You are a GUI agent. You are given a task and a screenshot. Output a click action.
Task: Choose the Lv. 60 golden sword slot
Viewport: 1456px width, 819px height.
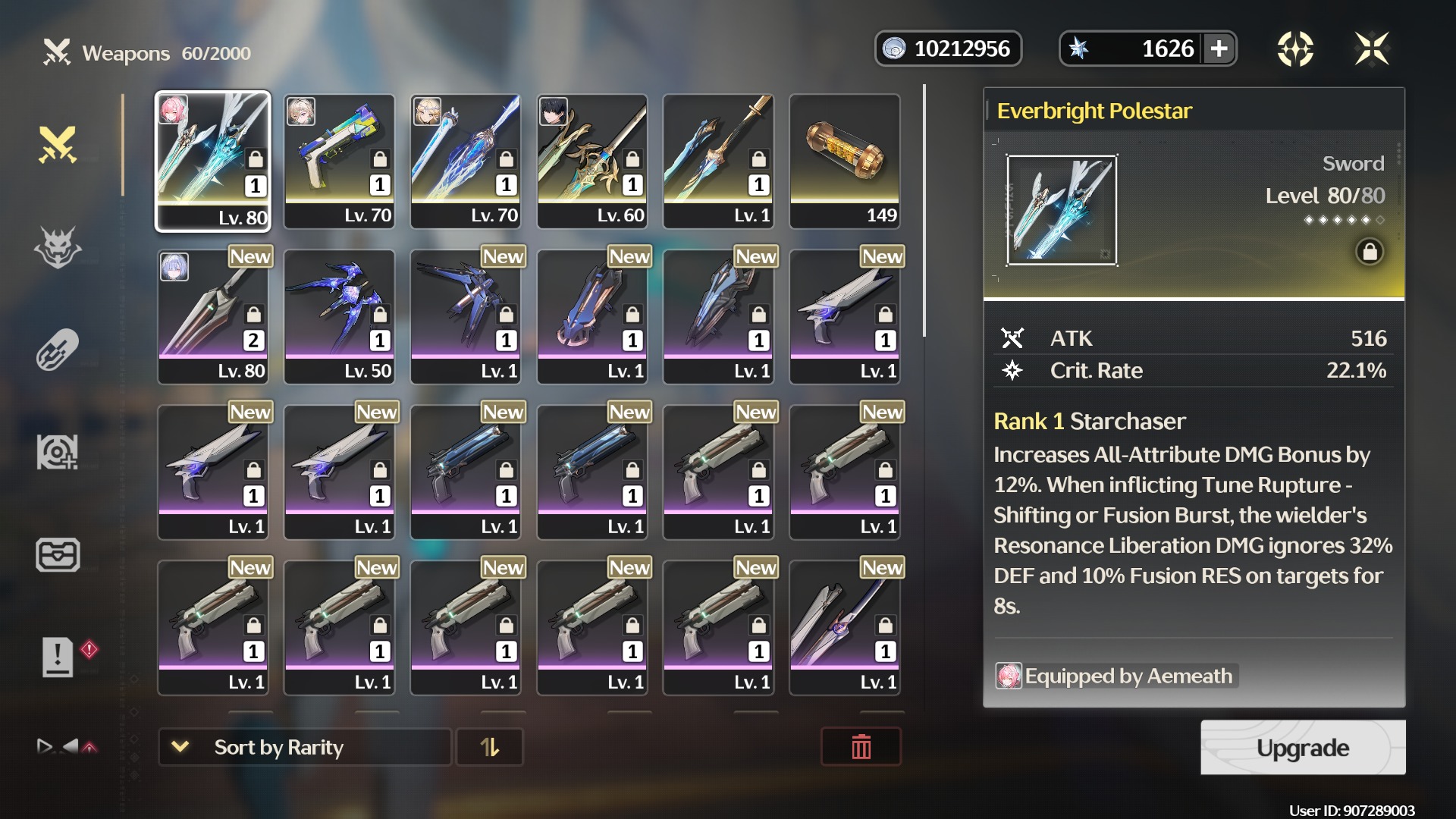[592, 161]
